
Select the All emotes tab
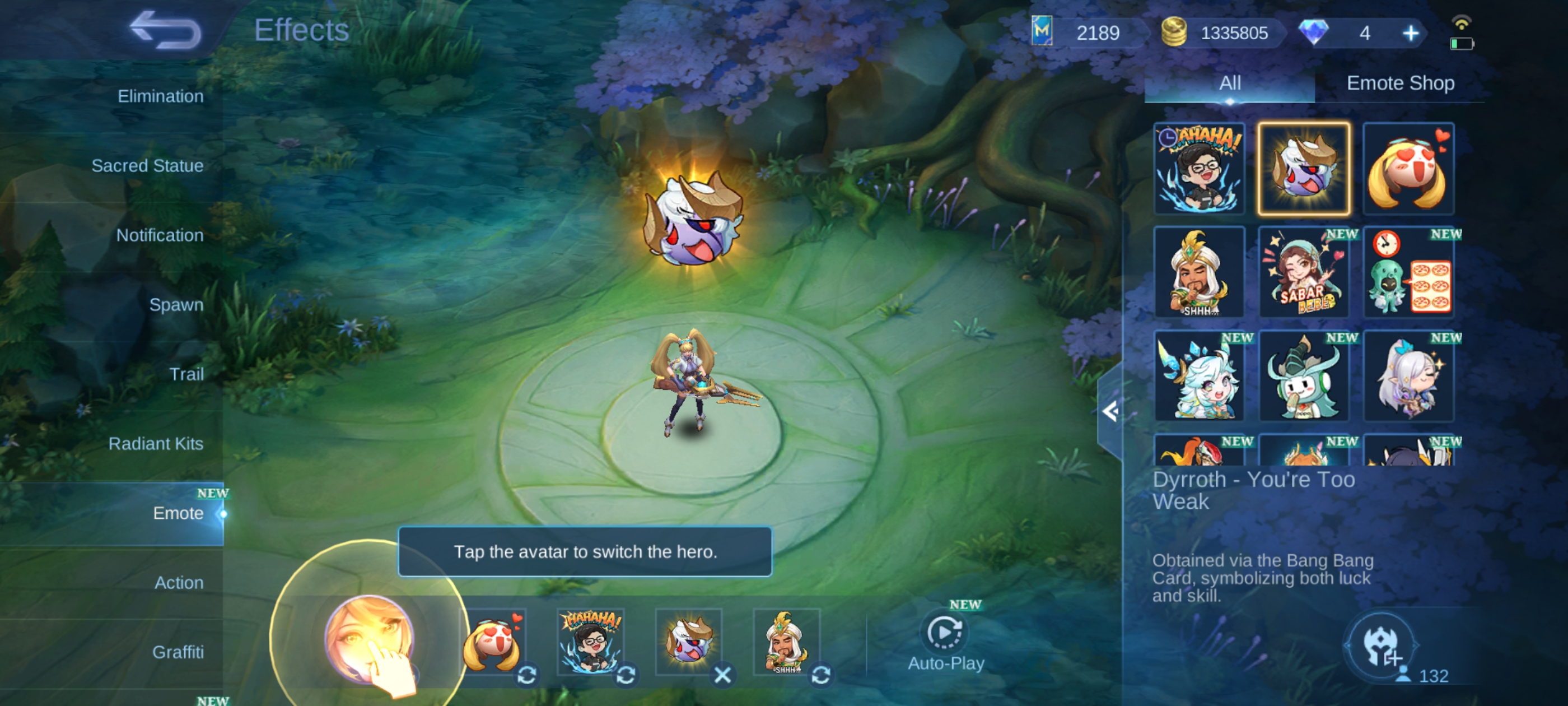tap(1230, 83)
